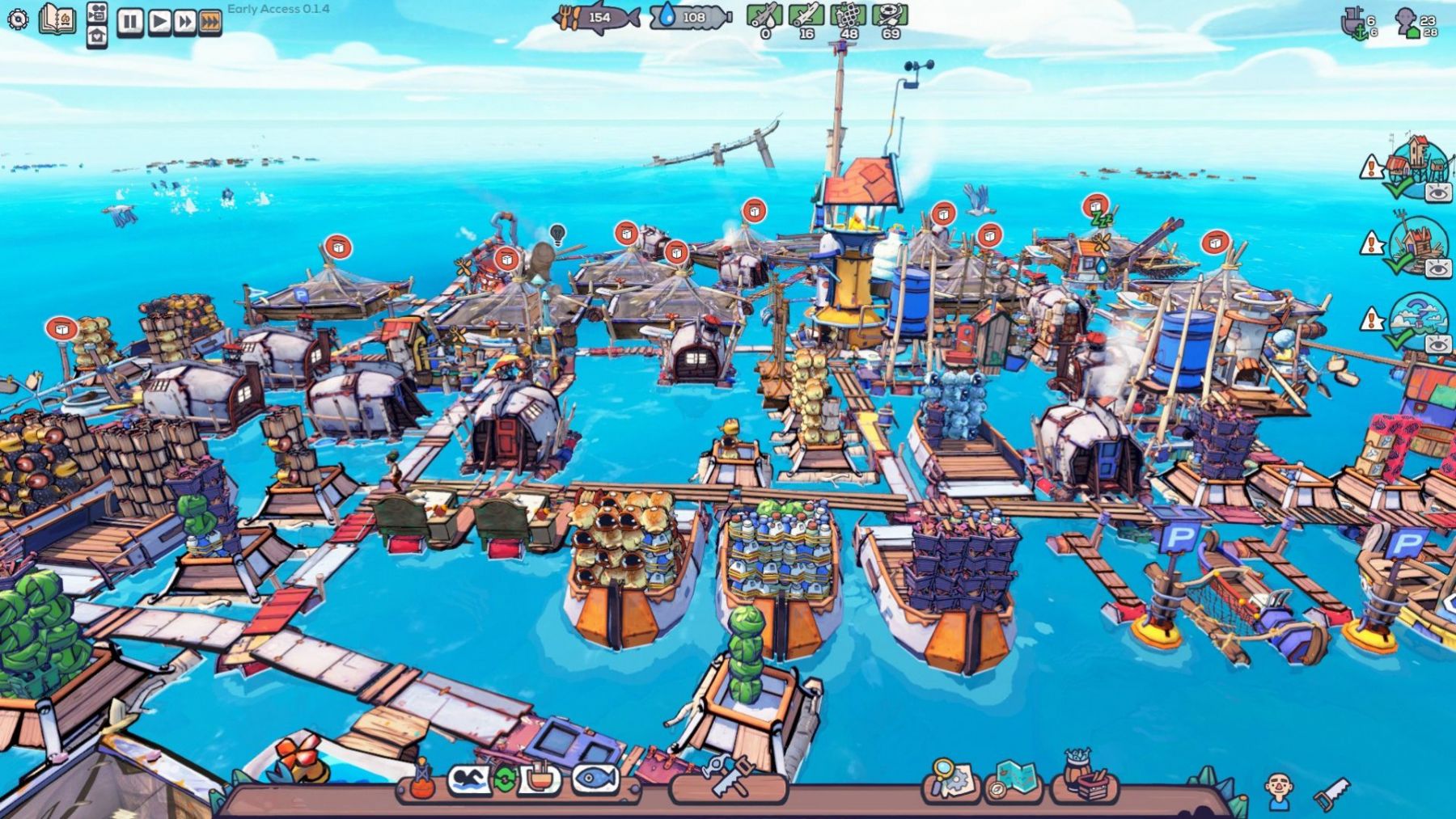This screenshot has height=819, width=1456.
Task: Select the triple fast-forward speed
Action: tap(210, 22)
